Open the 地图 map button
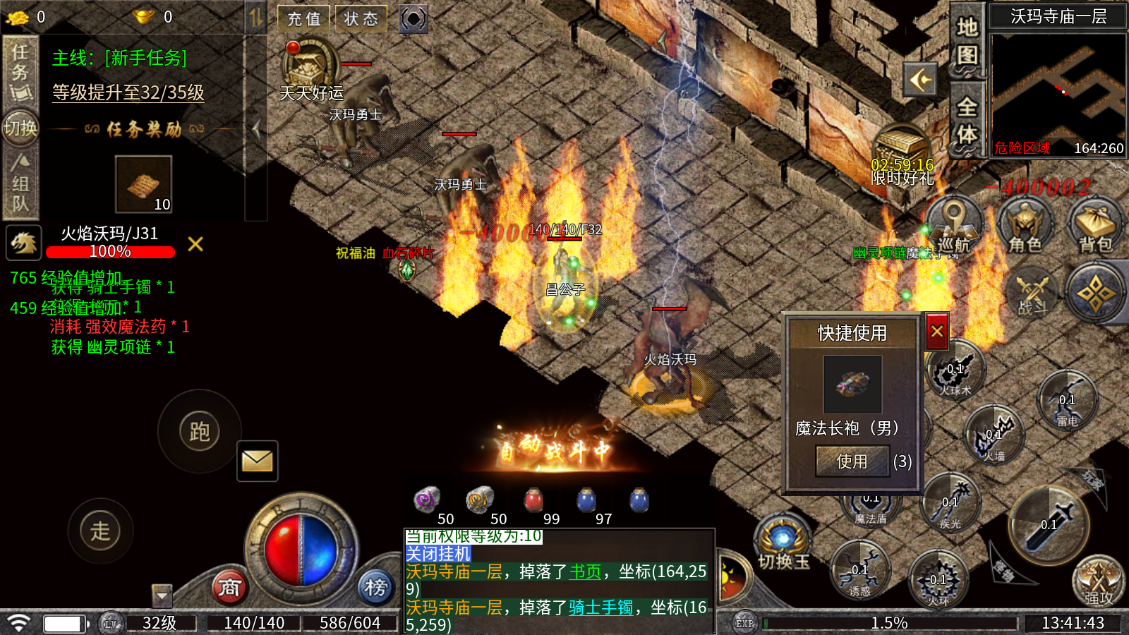Image resolution: width=1129 pixels, height=635 pixels. click(x=966, y=40)
